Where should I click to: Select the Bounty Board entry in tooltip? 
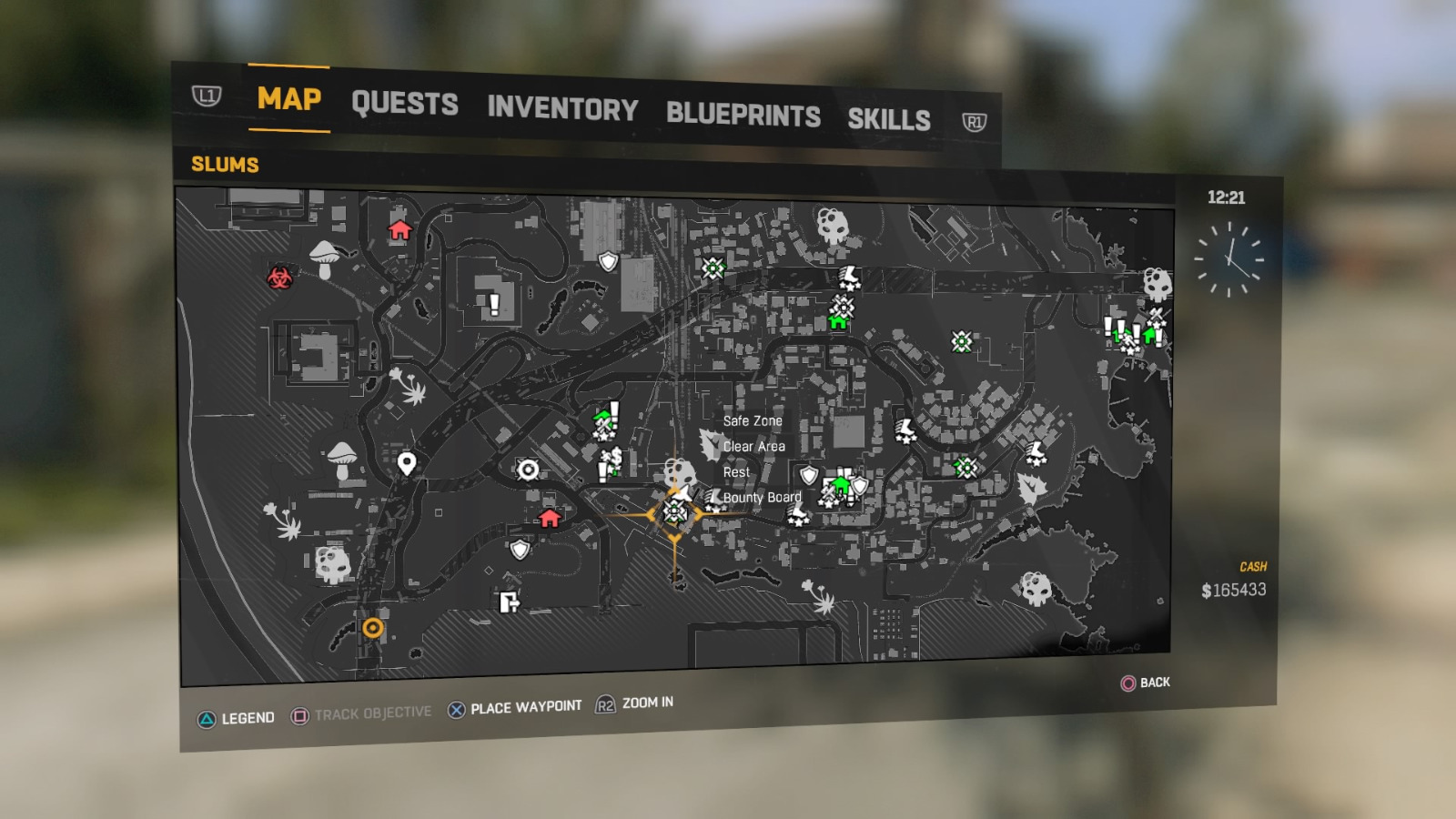tap(761, 498)
